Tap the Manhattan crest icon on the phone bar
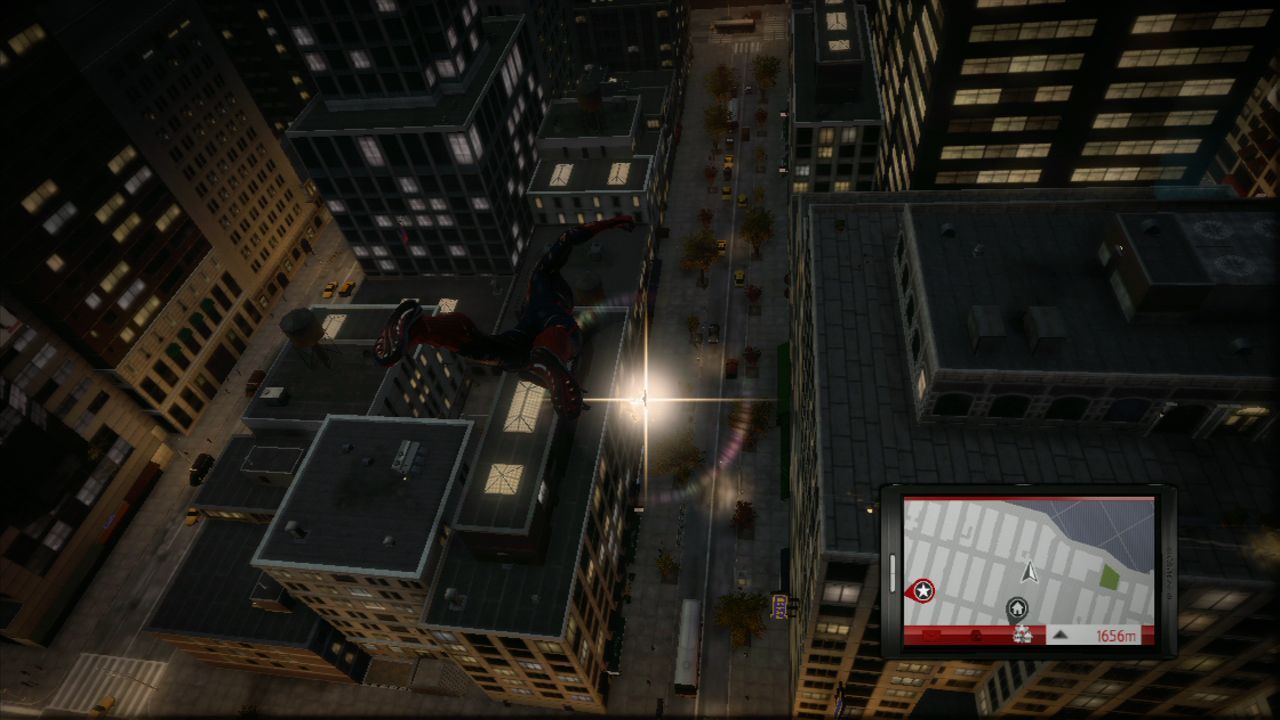Image resolution: width=1280 pixels, height=720 pixels. point(1022,634)
